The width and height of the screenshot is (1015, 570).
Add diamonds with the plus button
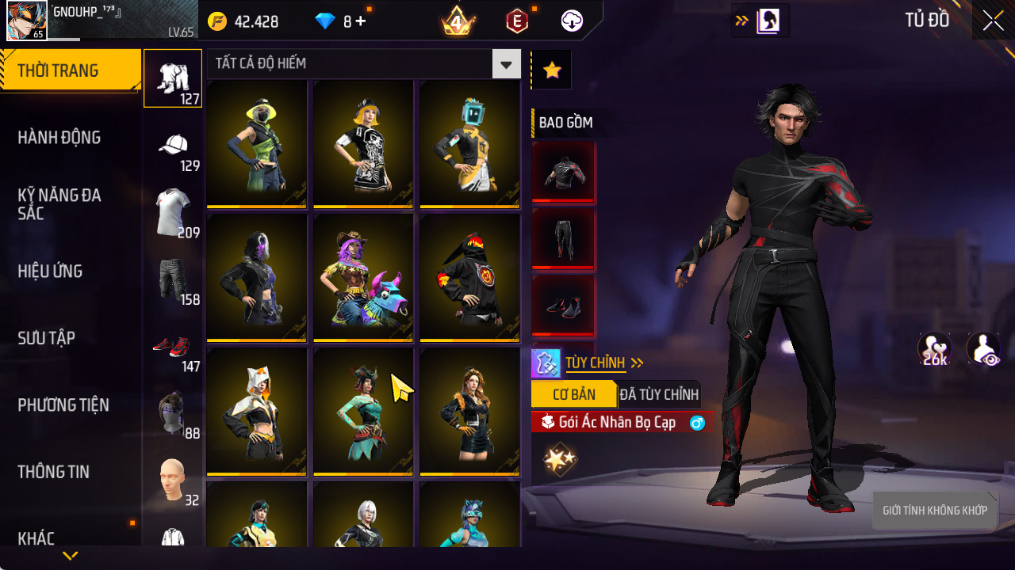click(x=360, y=21)
